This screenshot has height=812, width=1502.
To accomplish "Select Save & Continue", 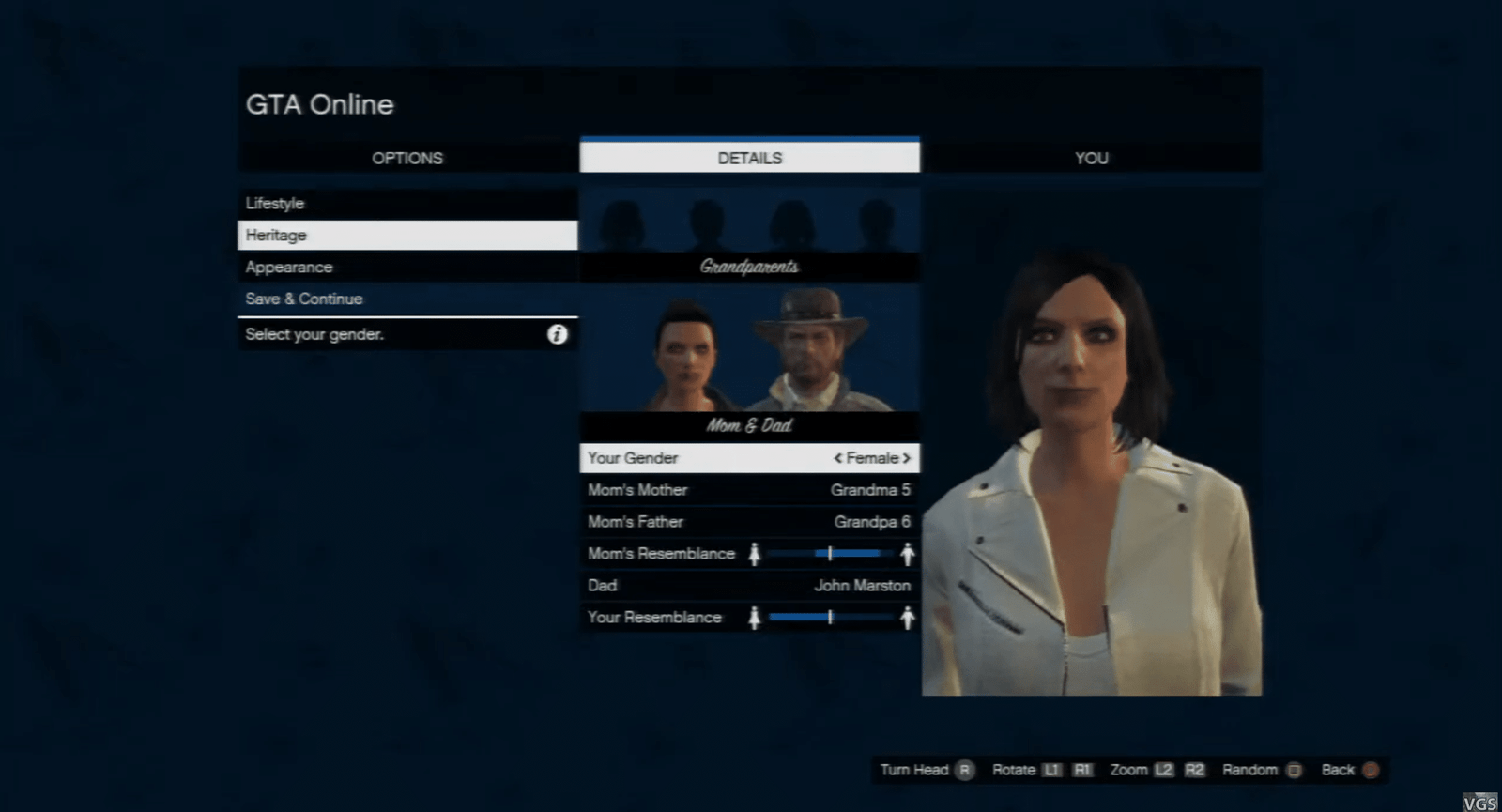I will 407,299.
